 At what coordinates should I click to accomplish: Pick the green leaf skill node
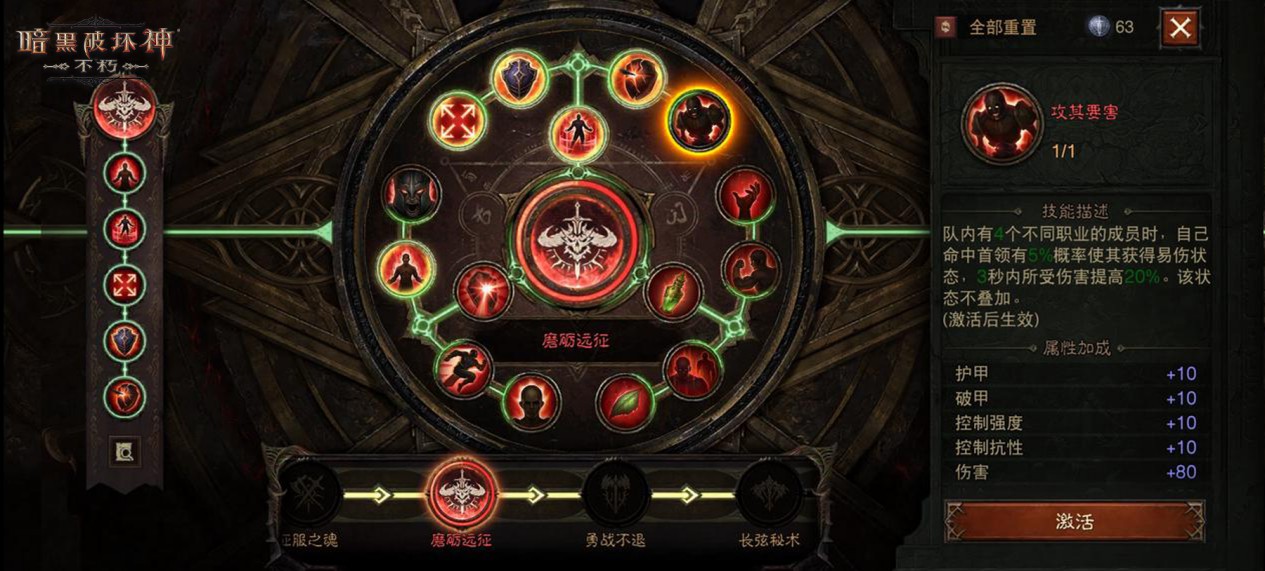pyautogui.click(x=625, y=402)
